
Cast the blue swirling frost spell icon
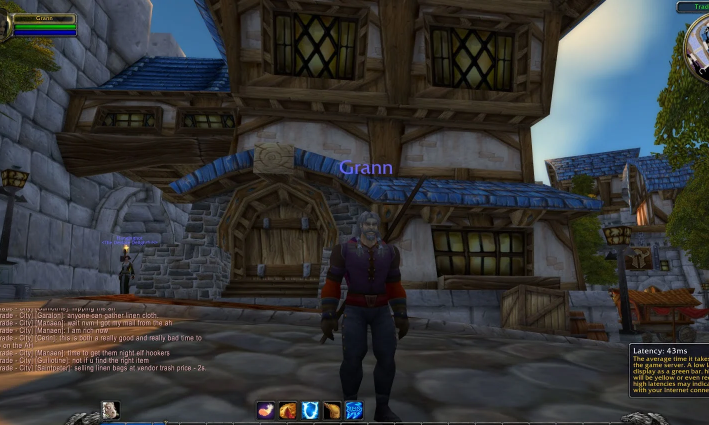tap(354, 410)
